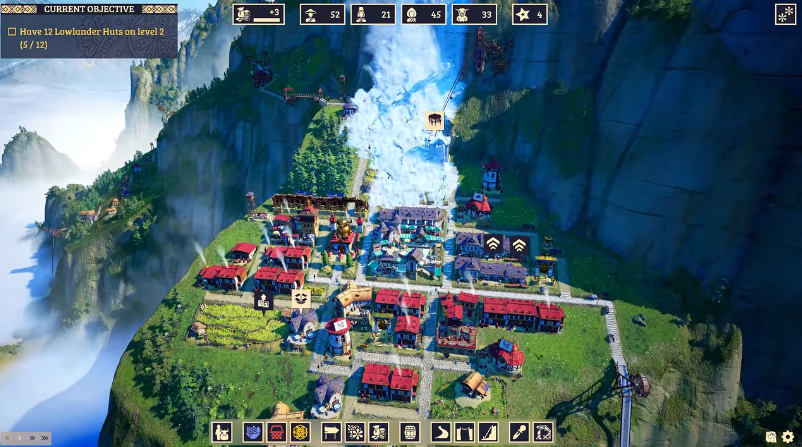
Task: Open the barrel storage build category
Action: 408,433
